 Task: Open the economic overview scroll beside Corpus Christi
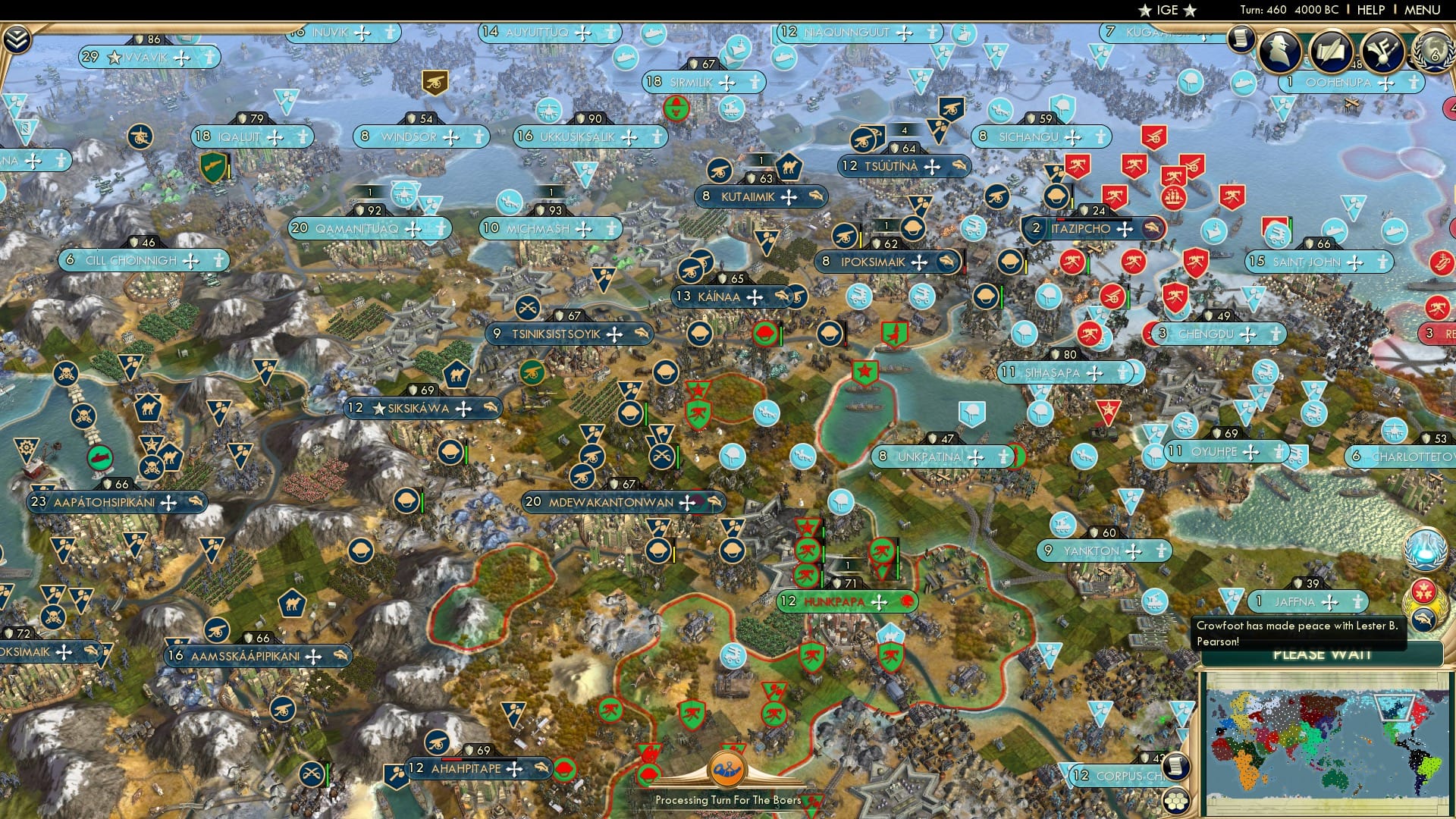[1176, 767]
